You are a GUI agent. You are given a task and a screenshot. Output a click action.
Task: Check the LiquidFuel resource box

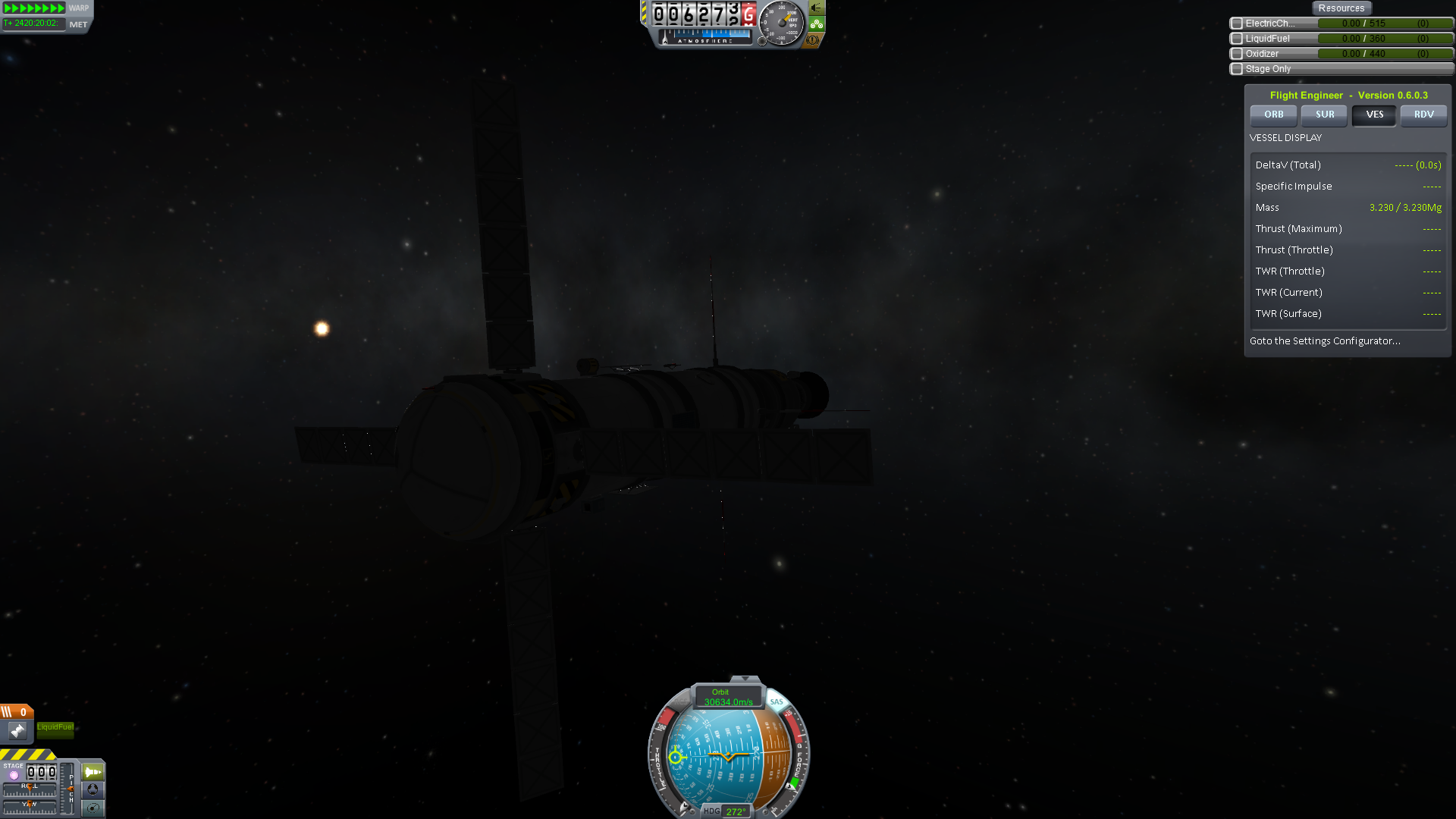1237,39
